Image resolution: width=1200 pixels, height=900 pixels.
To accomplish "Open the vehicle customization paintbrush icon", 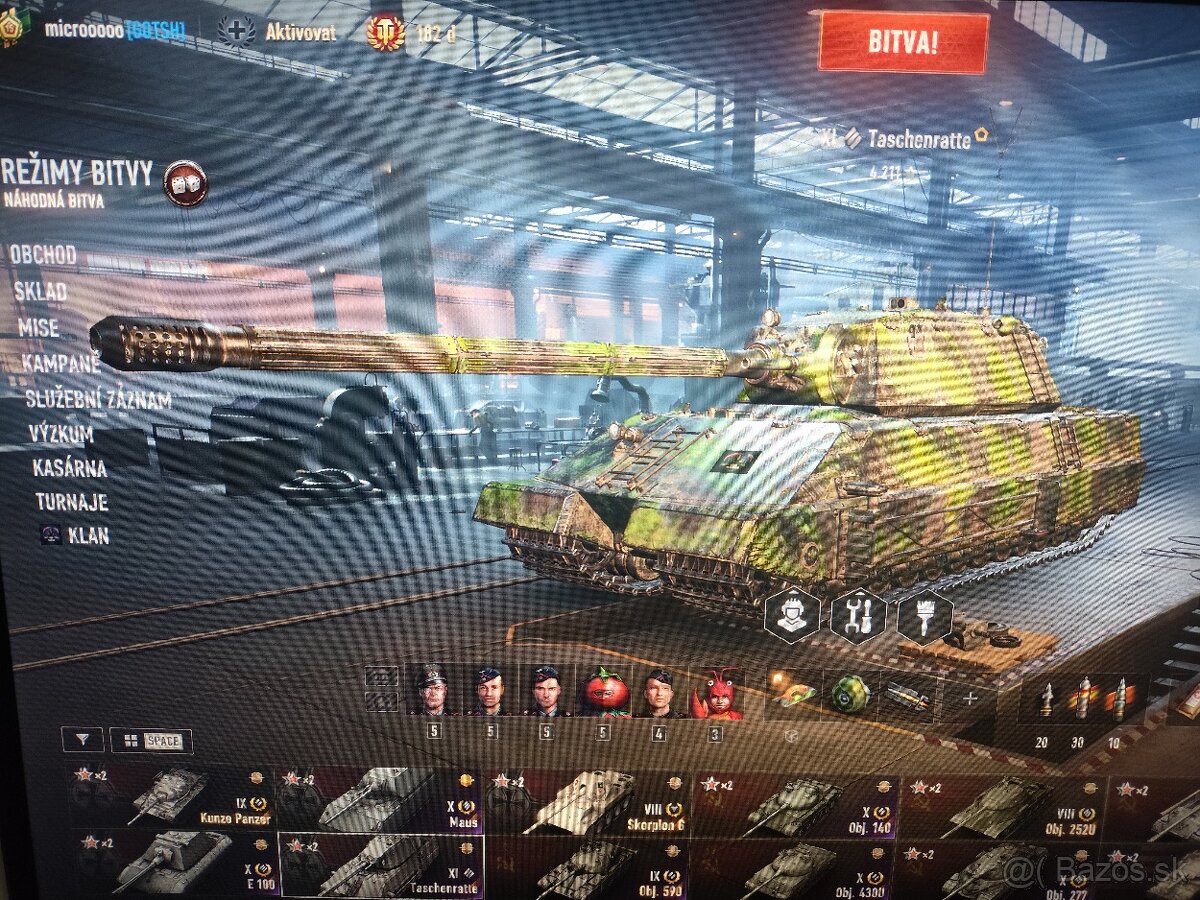I will [924, 617].
